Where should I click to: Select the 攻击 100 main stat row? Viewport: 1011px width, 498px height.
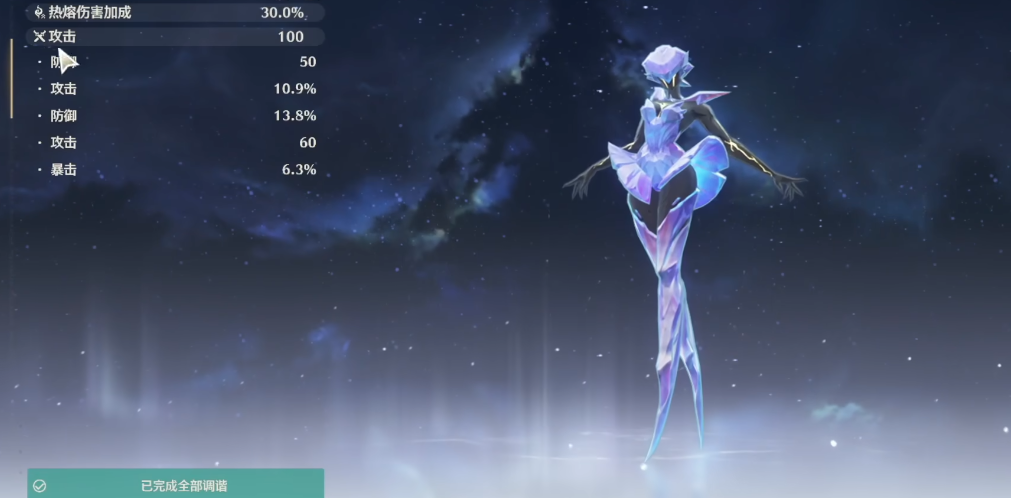pyautogui.click(x=176, y=37)
